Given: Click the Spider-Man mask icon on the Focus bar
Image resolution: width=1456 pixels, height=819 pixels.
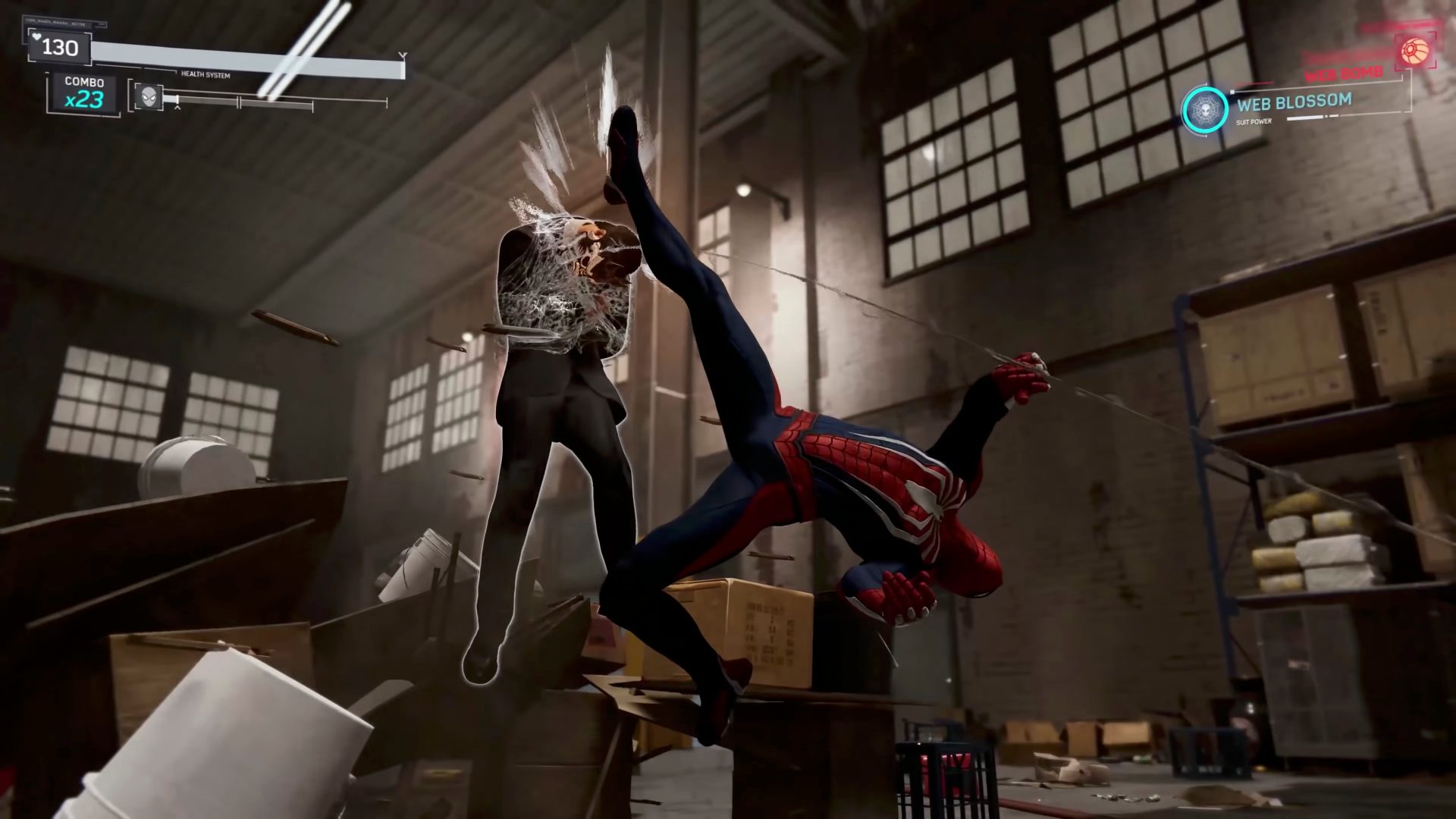Looking at the screenshot, I should (x=148, y=96).
